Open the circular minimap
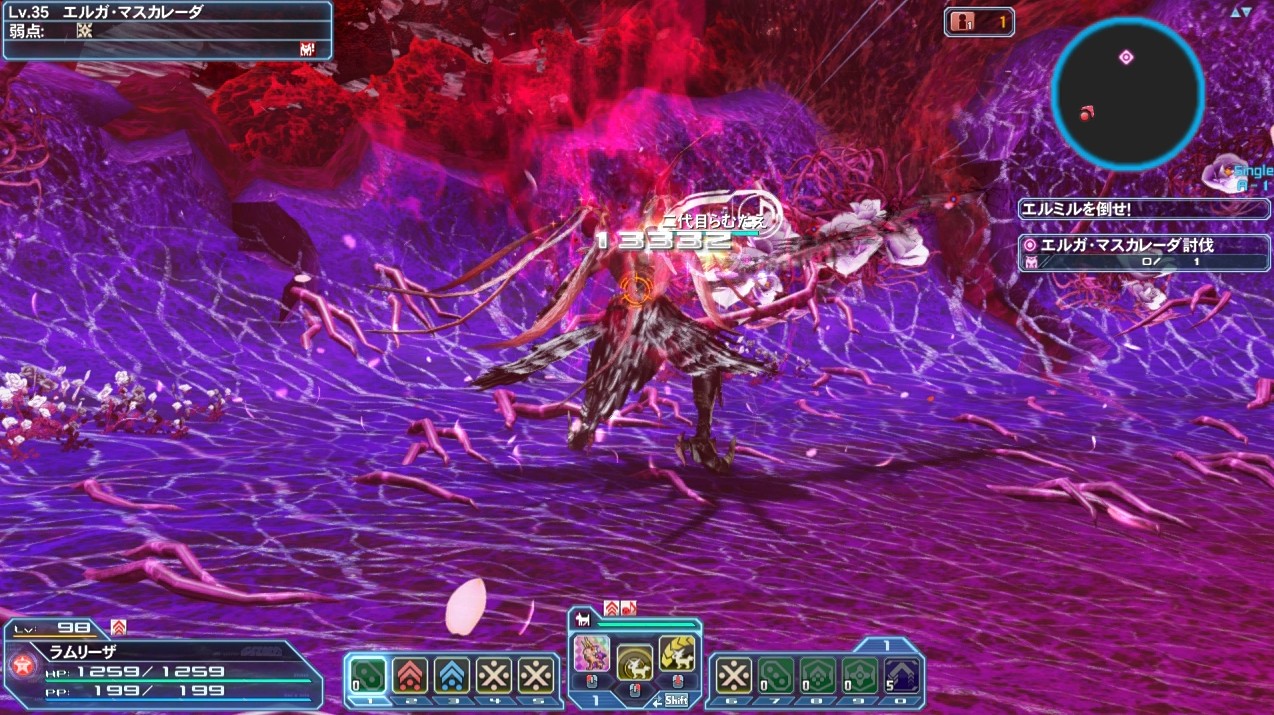The image size is (1274, 715). [1127, 94]
